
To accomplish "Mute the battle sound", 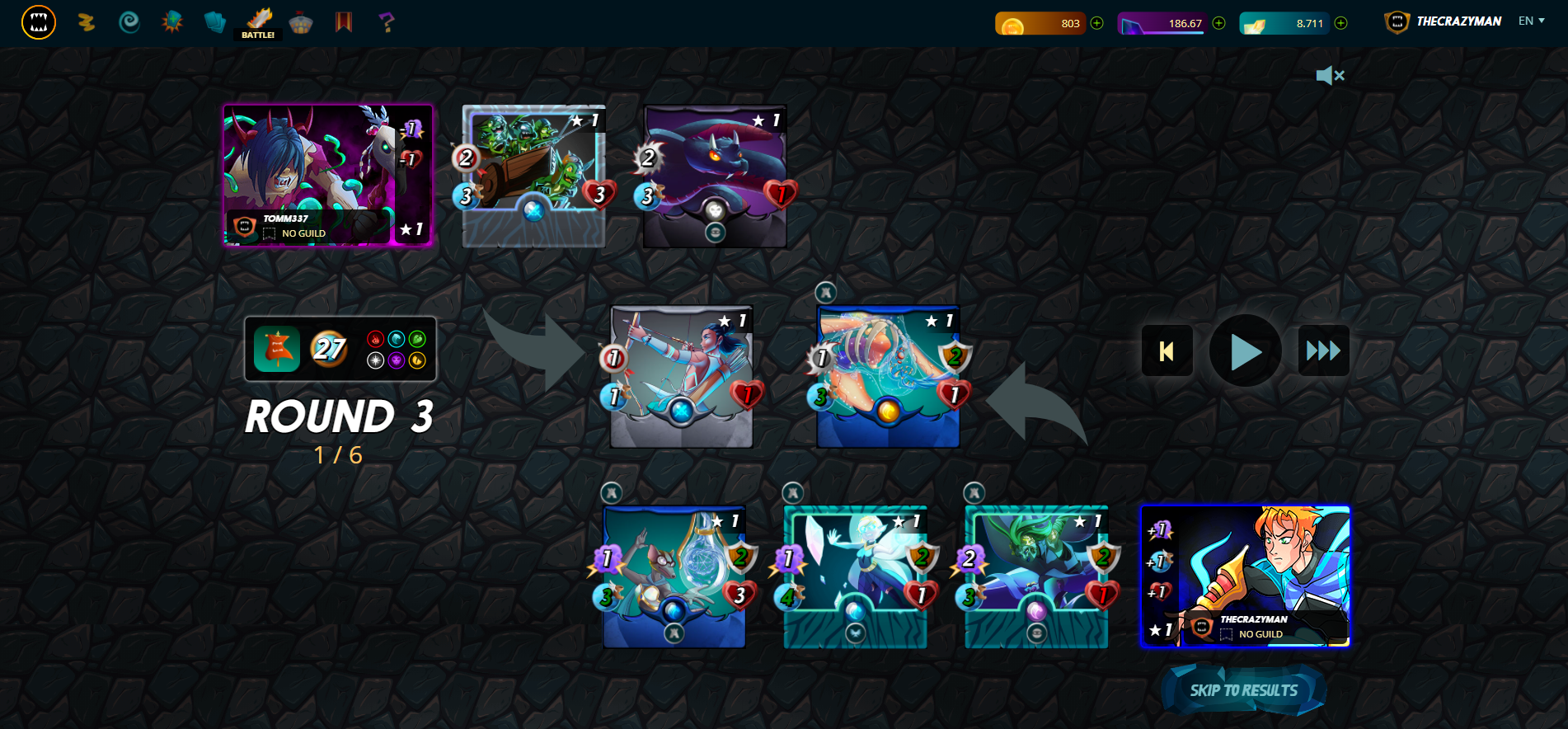I will [x=1330, y=76].
